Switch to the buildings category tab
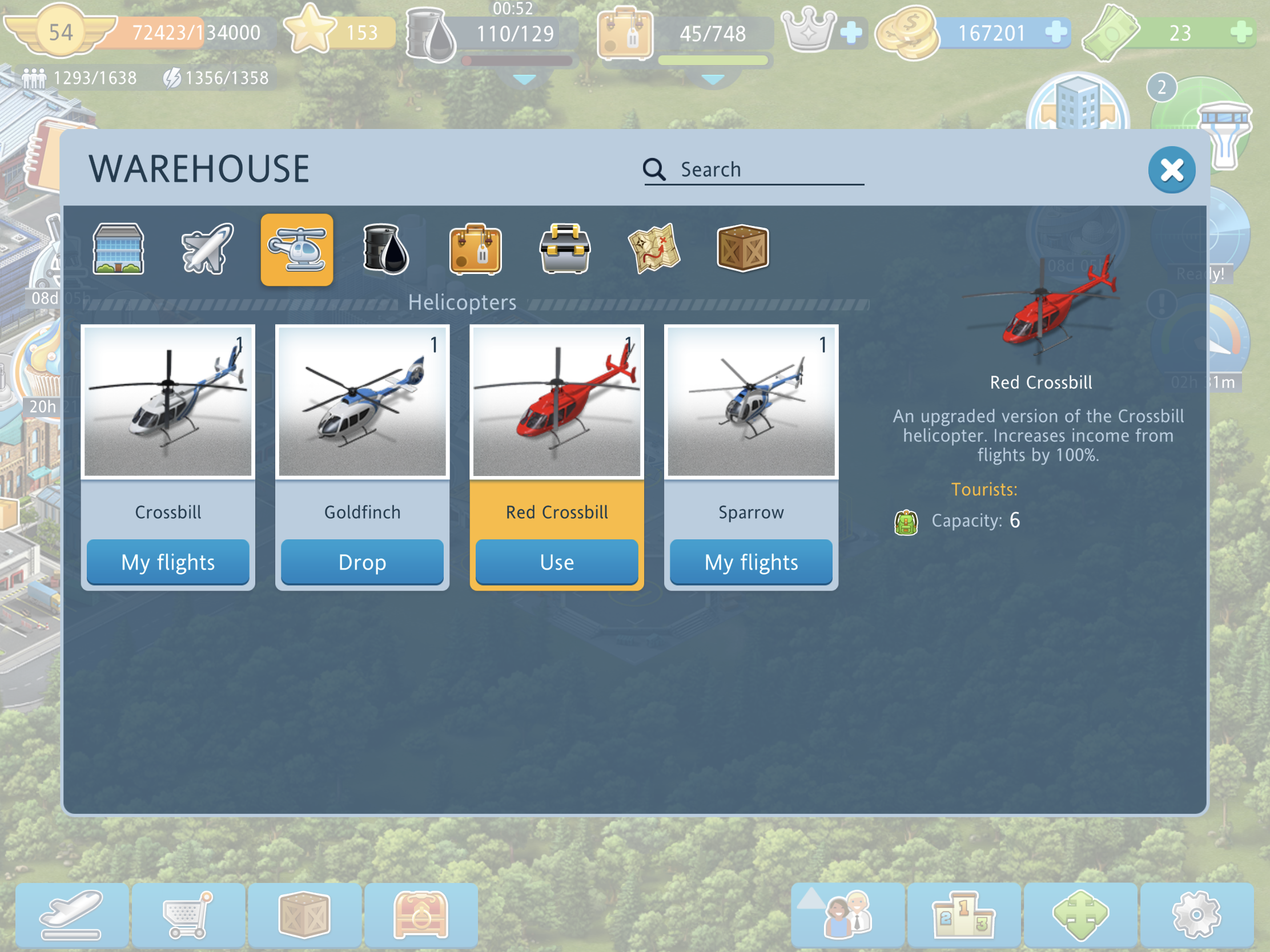The height and width of the screenshot is (952, 1270). [118, 249]
